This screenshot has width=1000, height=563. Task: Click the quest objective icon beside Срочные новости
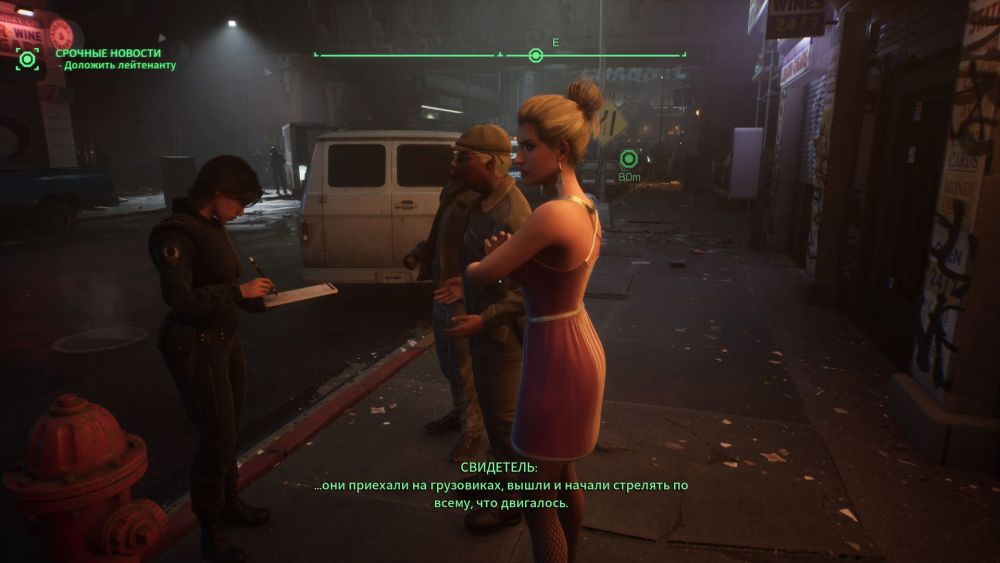click(27, 59)
